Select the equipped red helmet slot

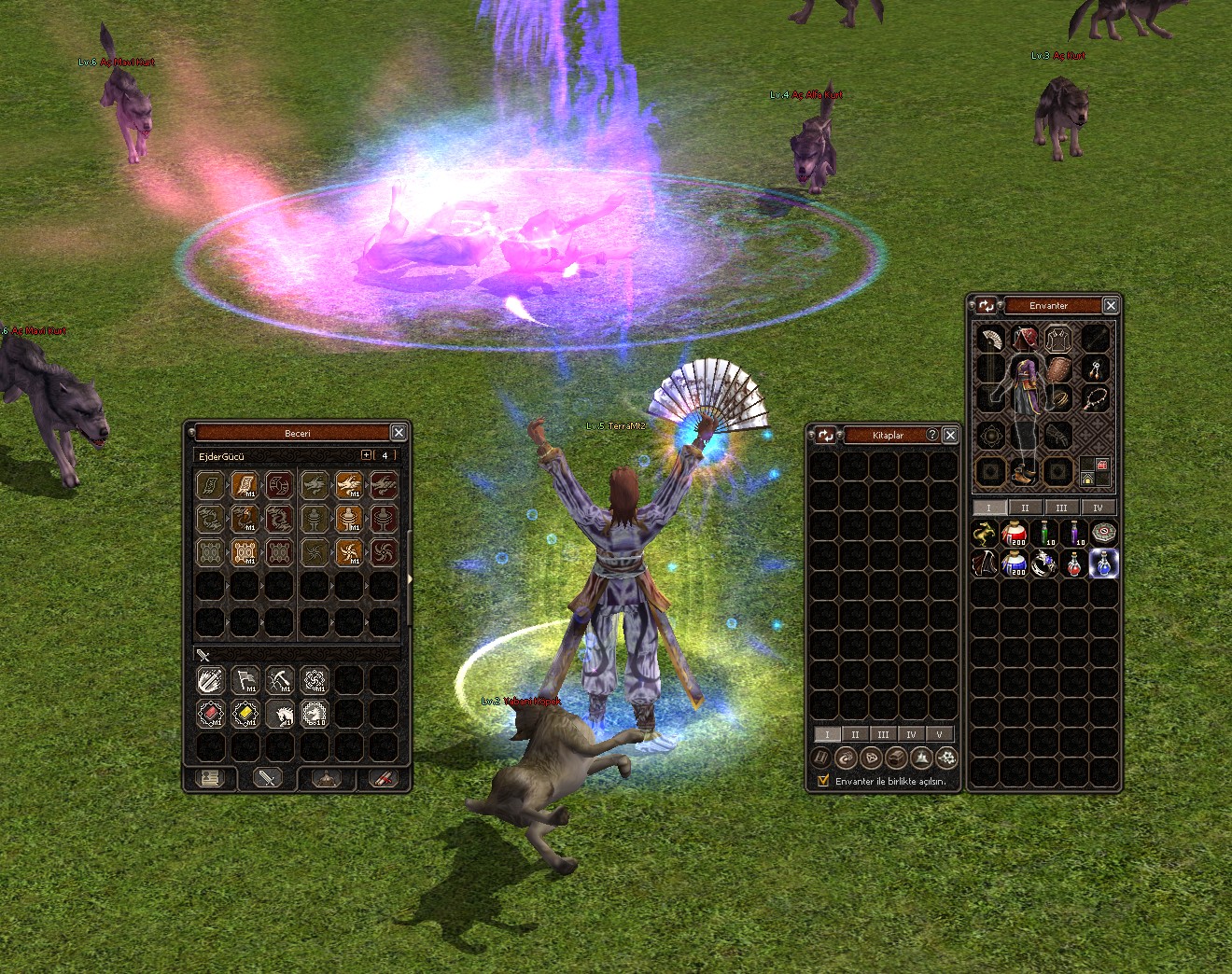1025,338
